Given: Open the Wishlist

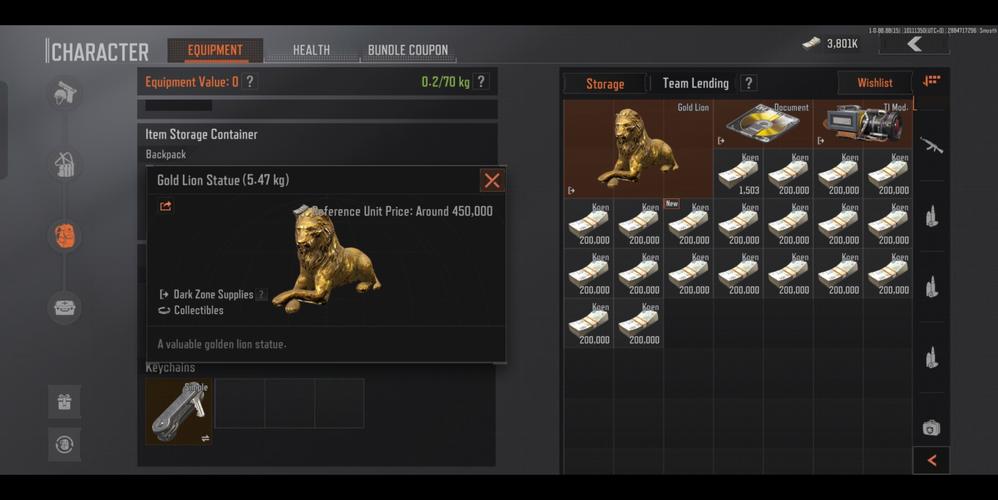Looking at the screenshot, I should point(874,84).
